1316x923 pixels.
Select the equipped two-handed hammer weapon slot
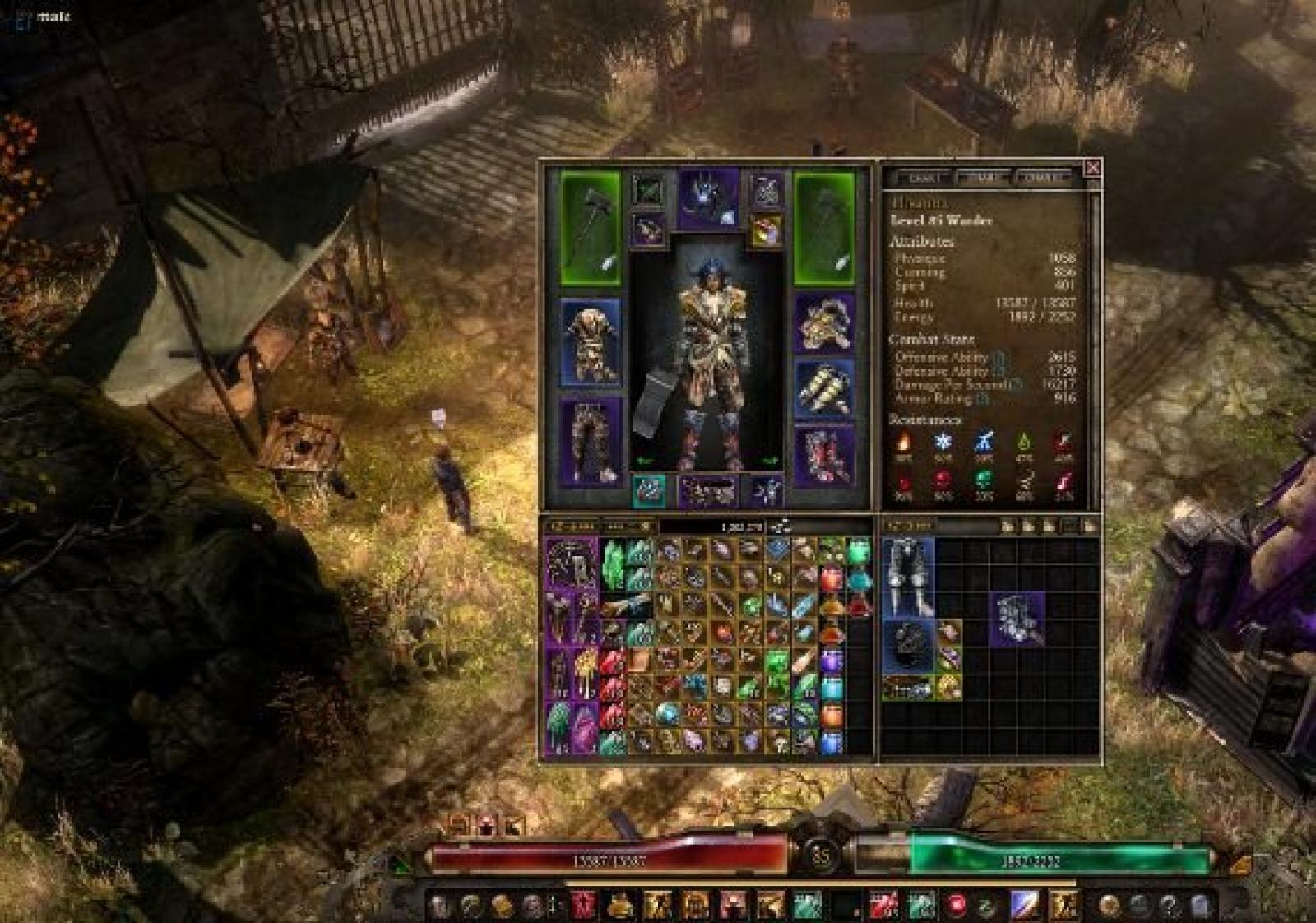[591, 228]
